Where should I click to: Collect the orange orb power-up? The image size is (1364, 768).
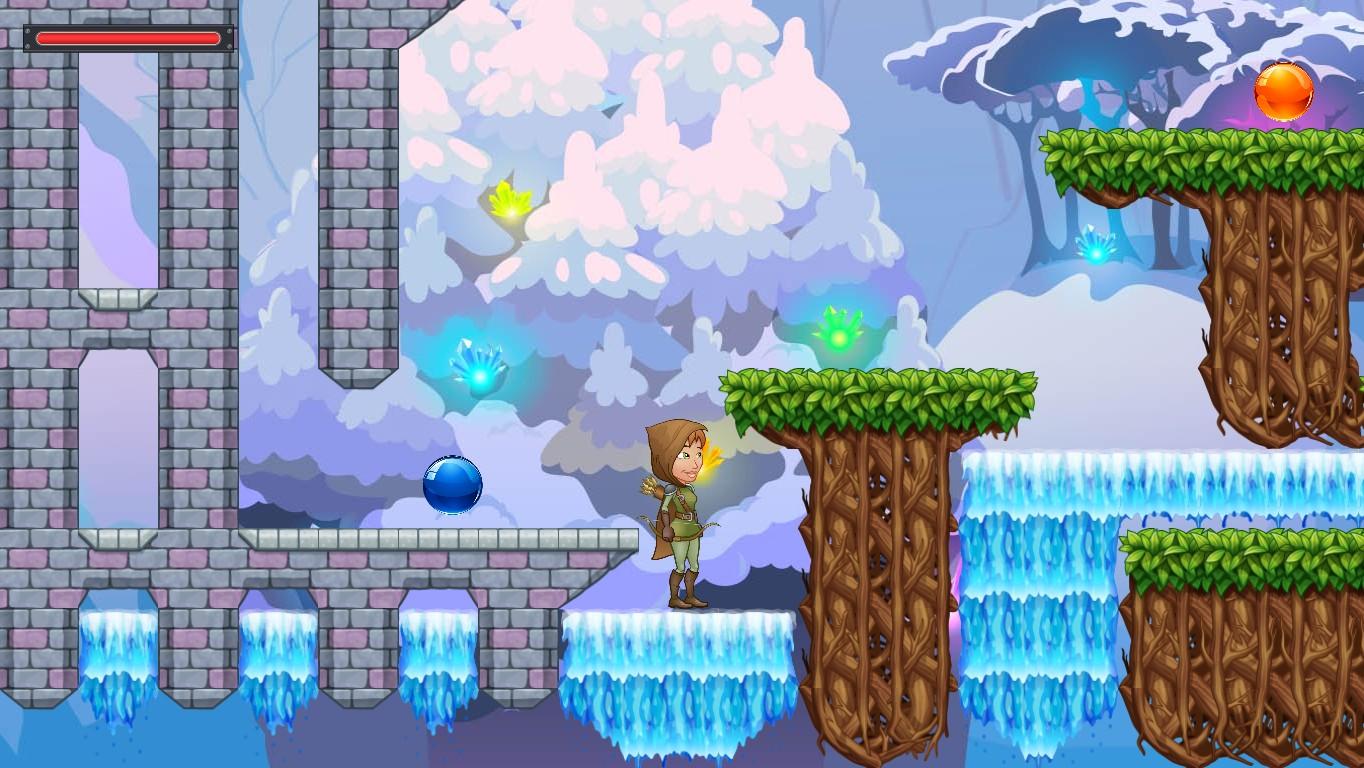click(1285, 90)
